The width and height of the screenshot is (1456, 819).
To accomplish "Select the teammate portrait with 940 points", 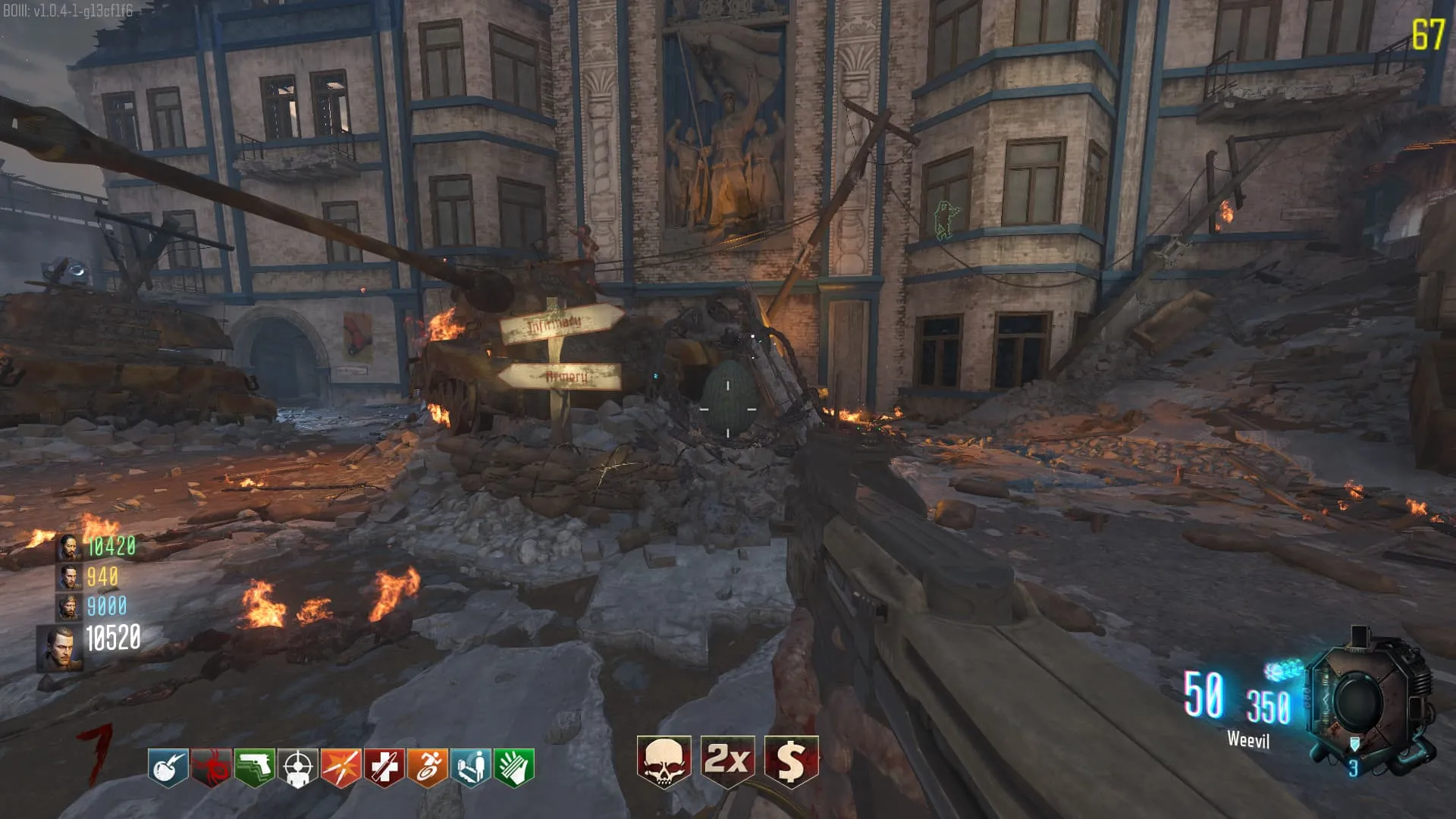I will coord(69,577).
